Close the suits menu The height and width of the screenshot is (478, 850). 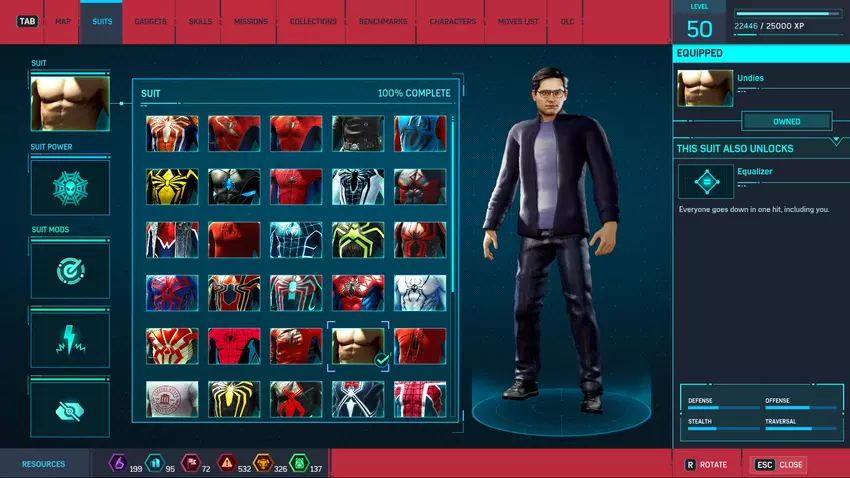pos(780,465)
